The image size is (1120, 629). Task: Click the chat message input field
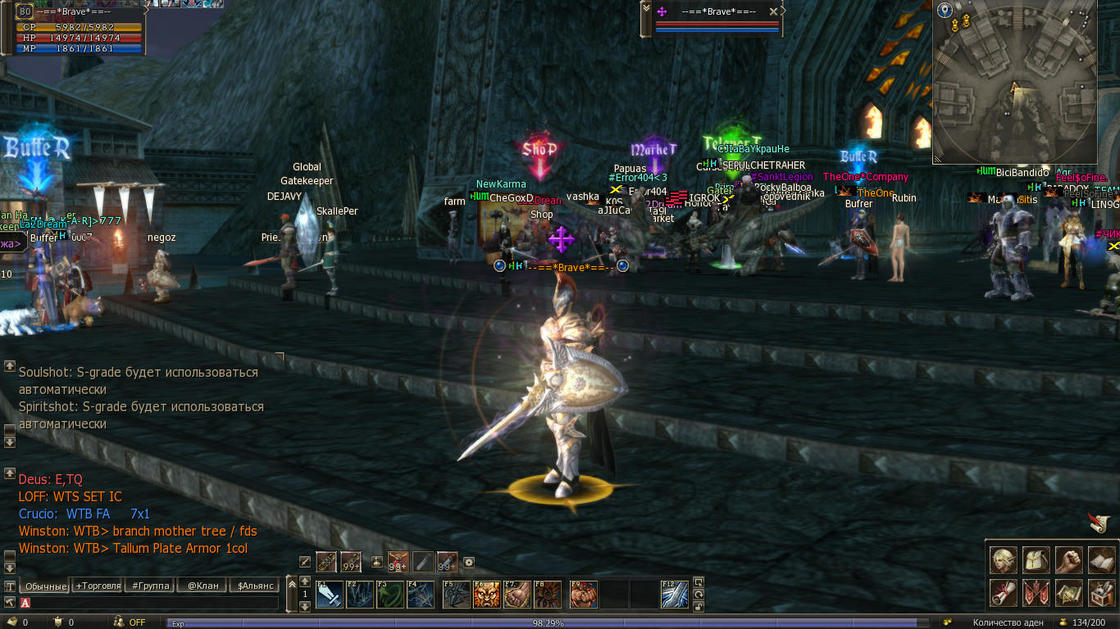tap(150, 603)
